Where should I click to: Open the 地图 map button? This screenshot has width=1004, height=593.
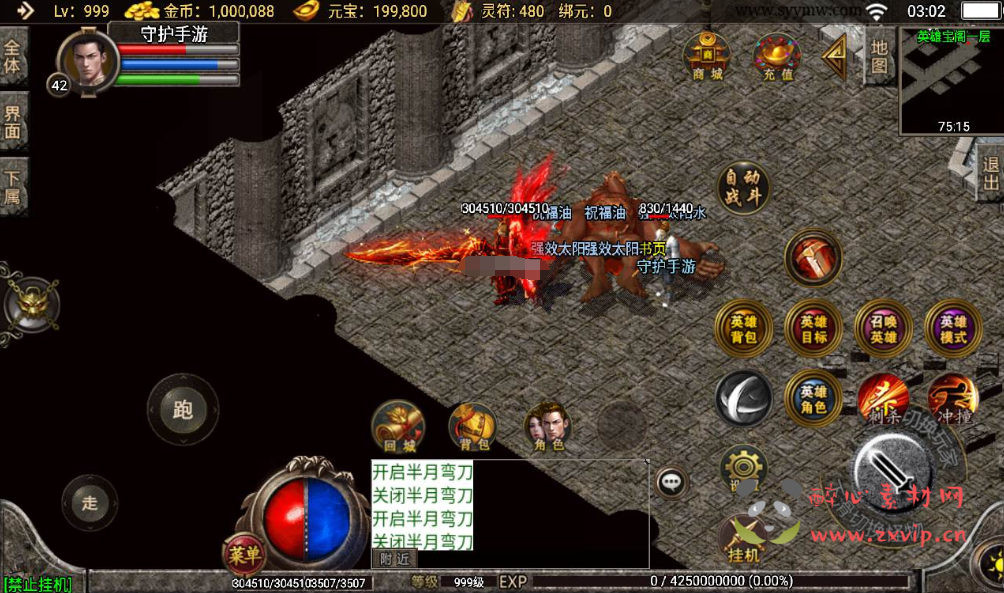point(878,56)
